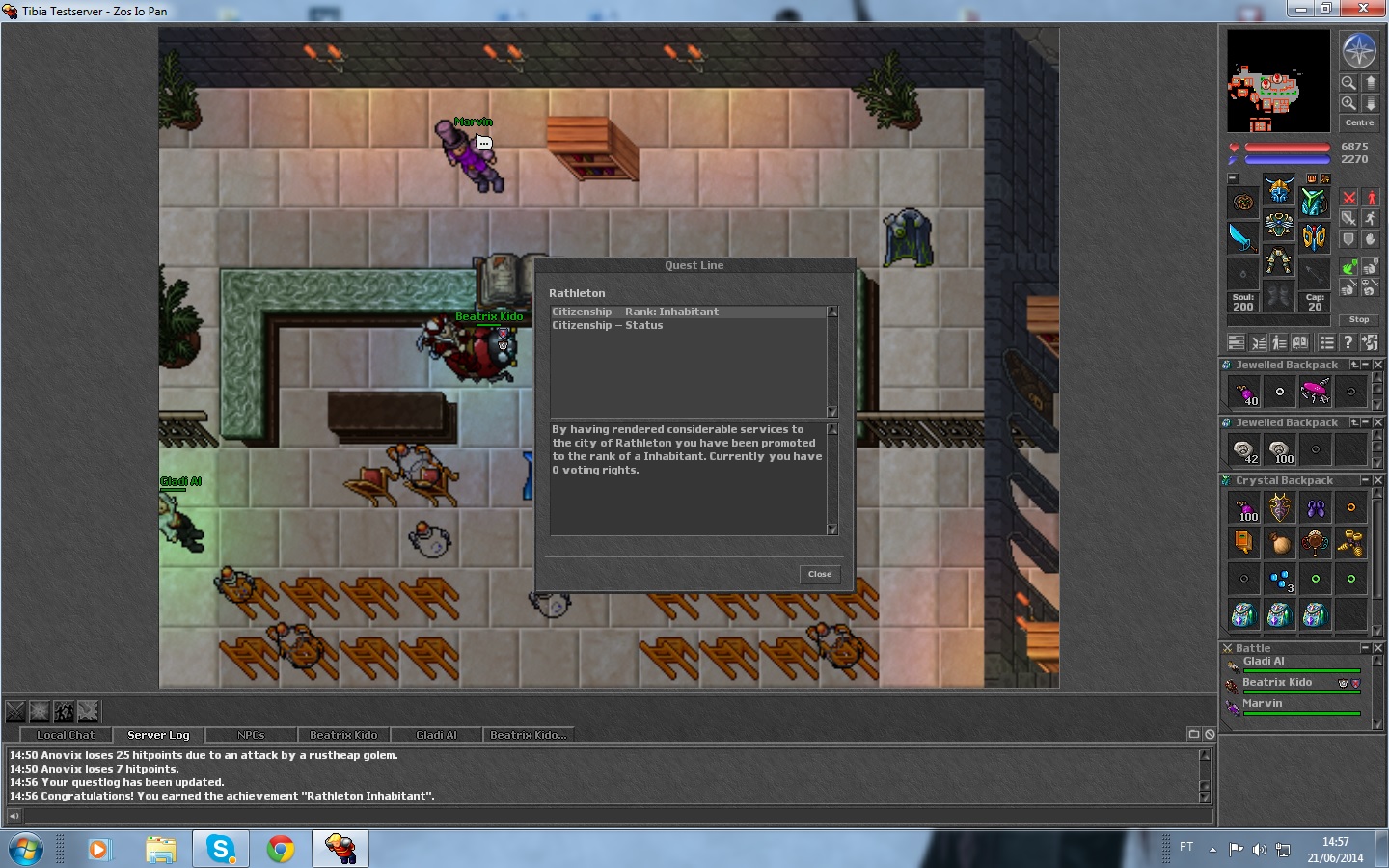Select Marvin in the Battle list
This screenshot has height=868, width=1389.
click(x=1263, y=704)
